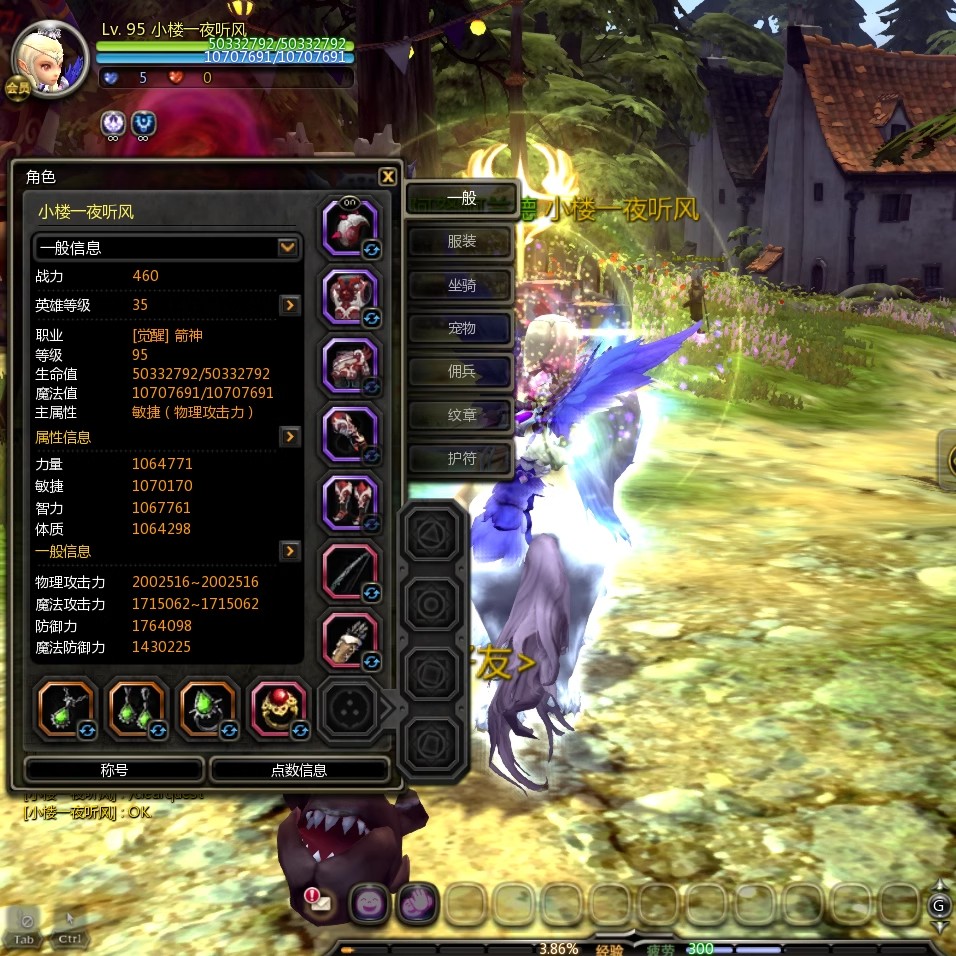Select the green pendant necklace slot
This screenshot has width=956, height=956.
[66, 707]
